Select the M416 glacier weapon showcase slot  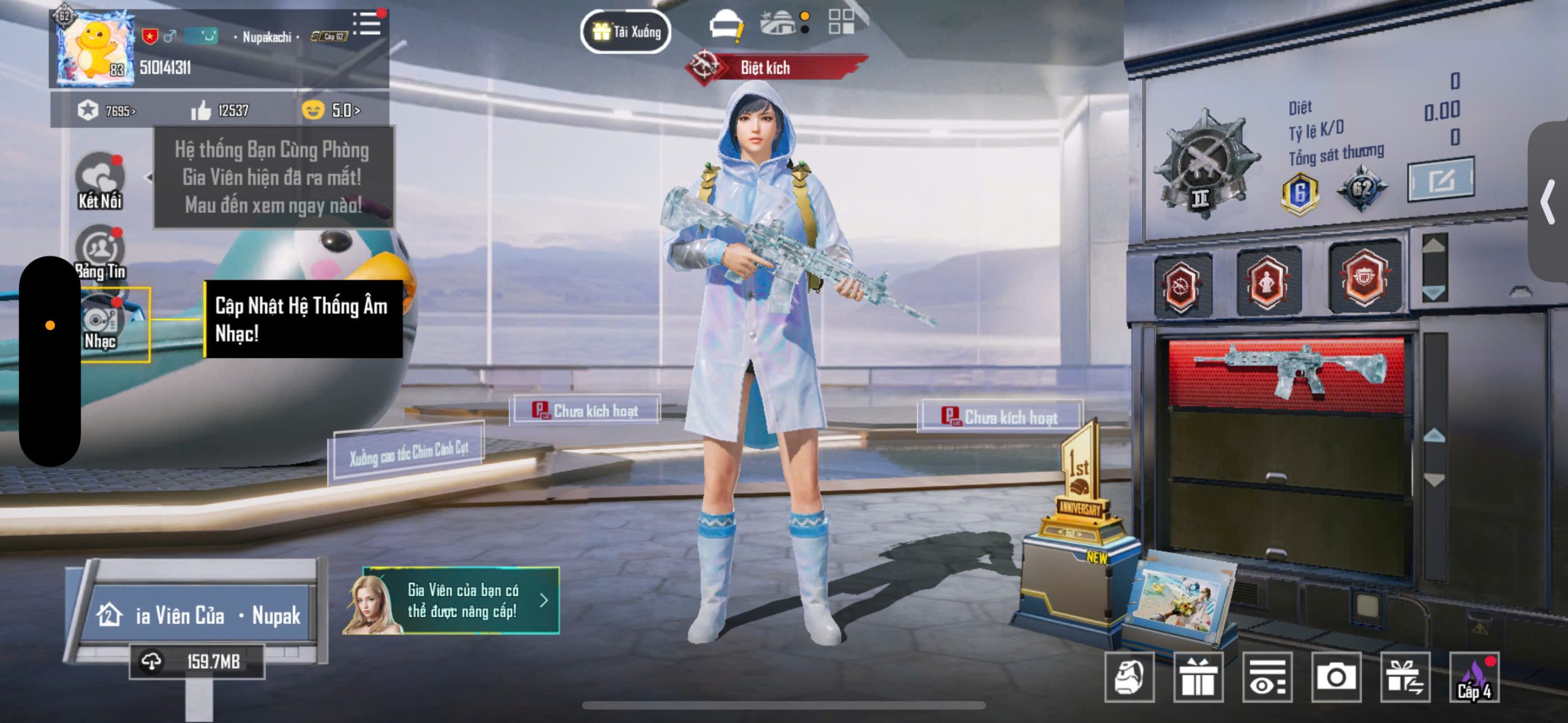pyautogui.click(x=1286, y=372)
